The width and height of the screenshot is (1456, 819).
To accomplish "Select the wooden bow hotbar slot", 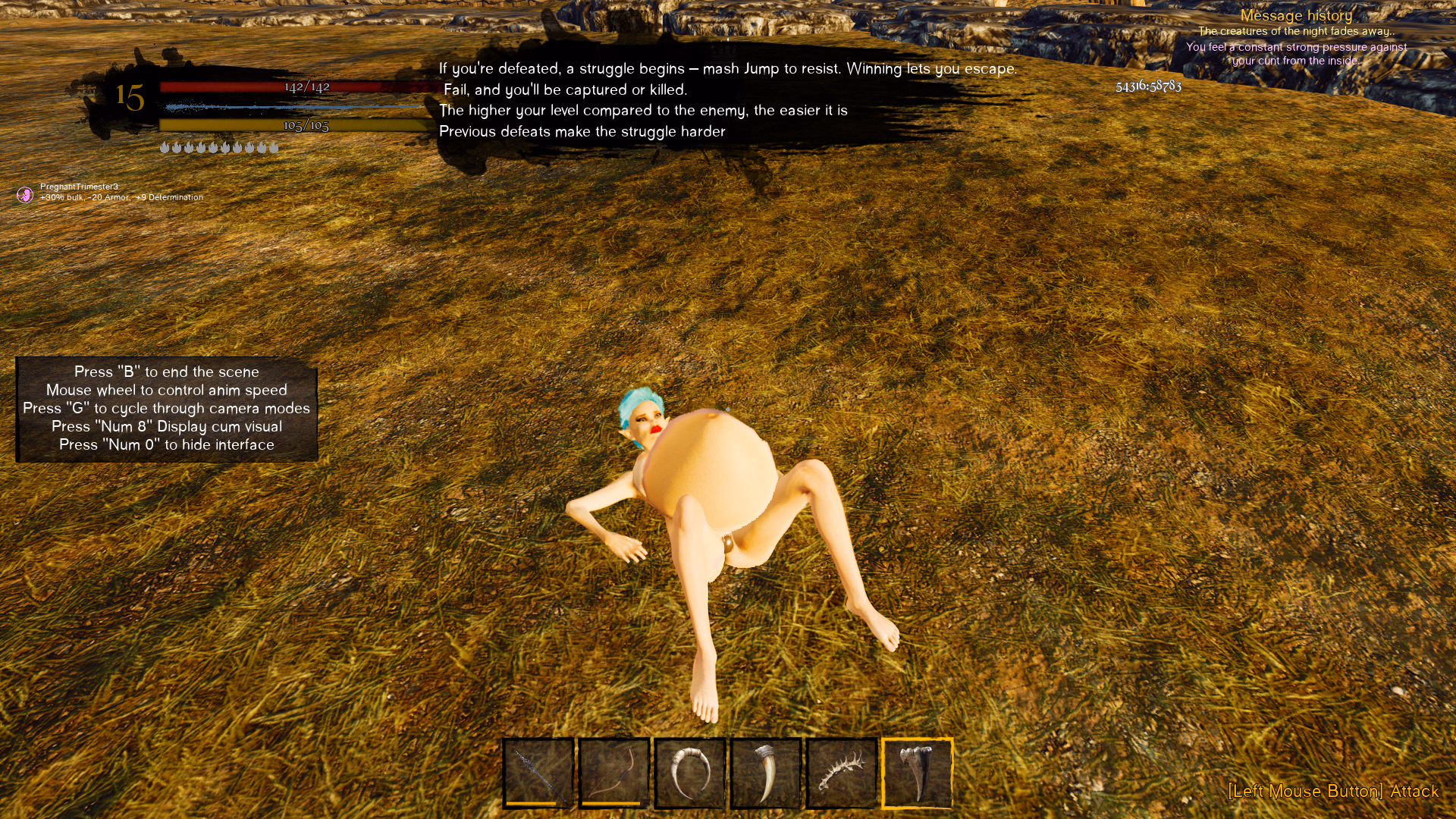I will coord(614,773).
